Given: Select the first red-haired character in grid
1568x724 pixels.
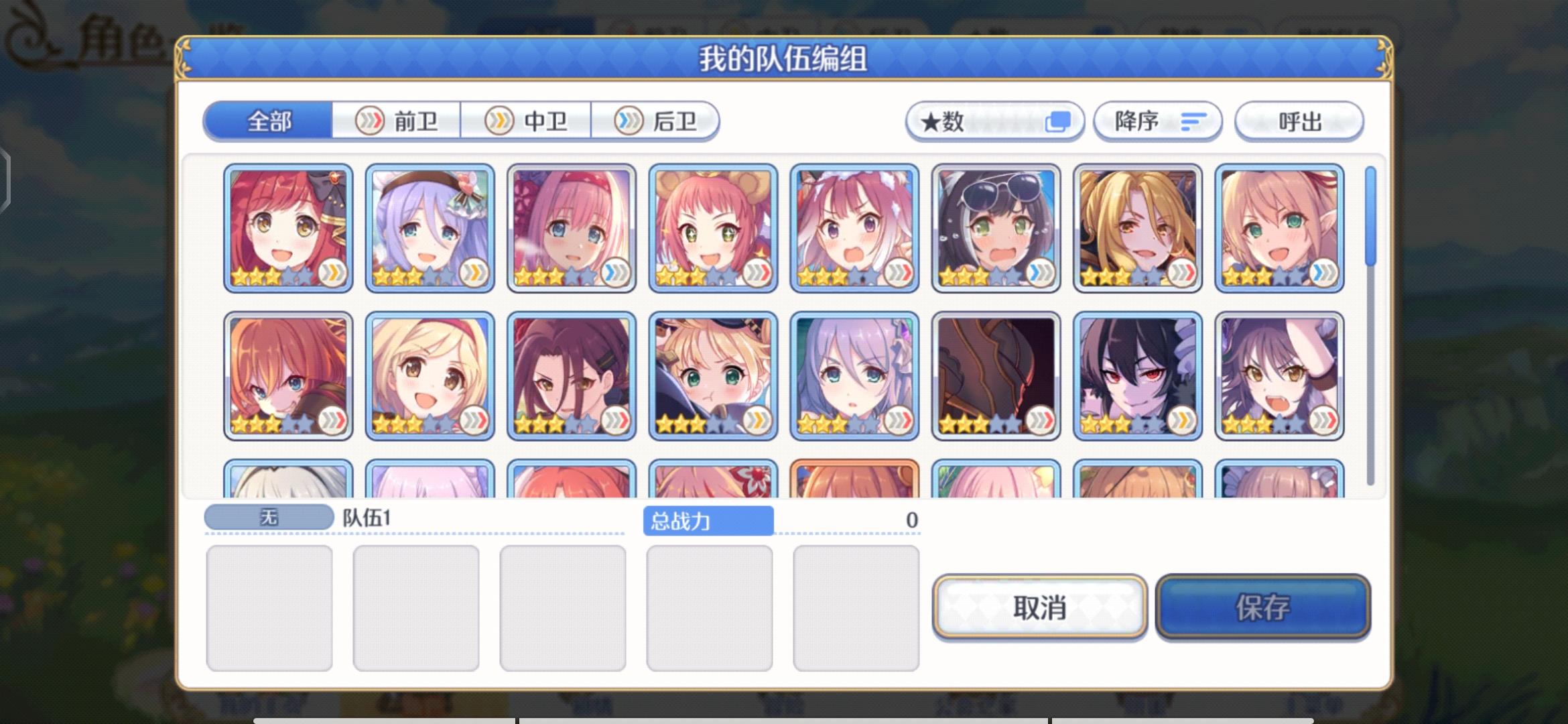Looking at the screenshot, I should 287,228.
